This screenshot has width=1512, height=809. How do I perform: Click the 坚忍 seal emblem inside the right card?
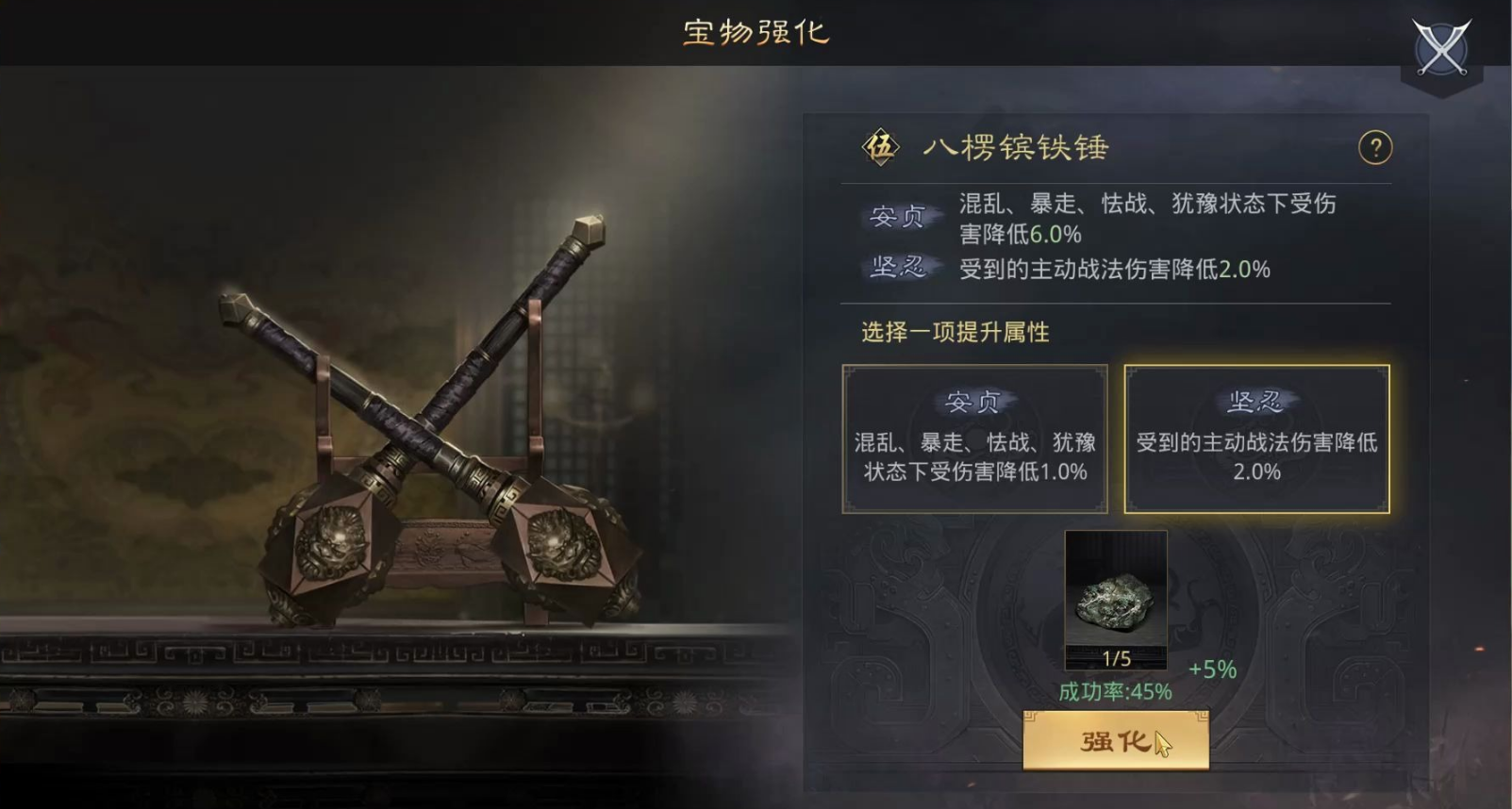pyautogui.click(x=1254, y=401)
